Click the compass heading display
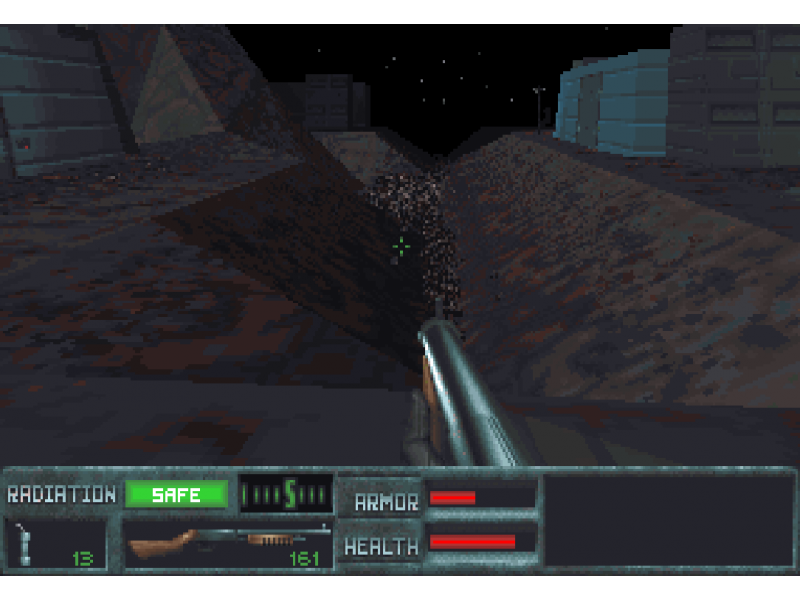 287,494
